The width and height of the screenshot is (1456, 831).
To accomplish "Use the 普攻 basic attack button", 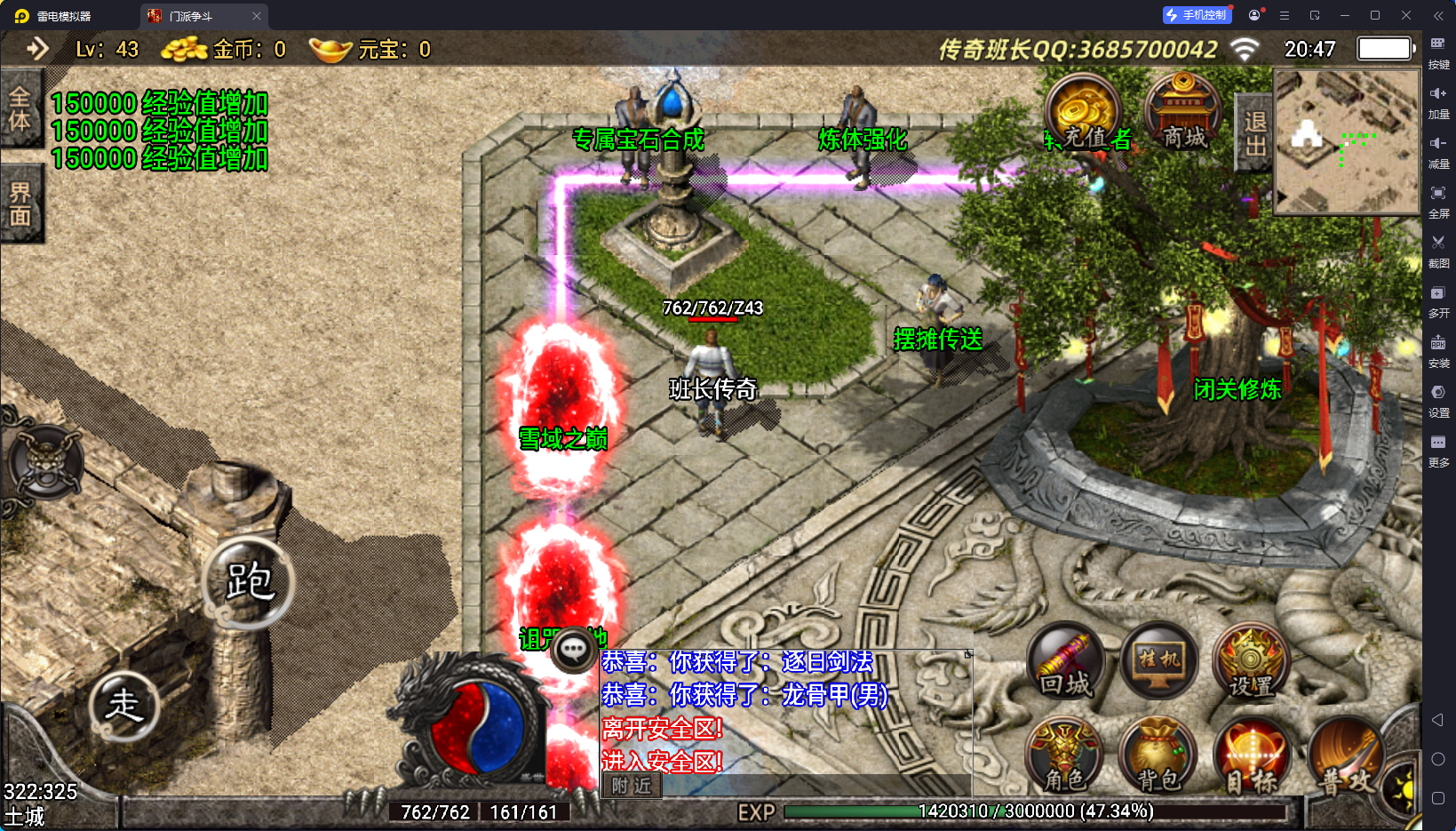I will (1345, 758).
